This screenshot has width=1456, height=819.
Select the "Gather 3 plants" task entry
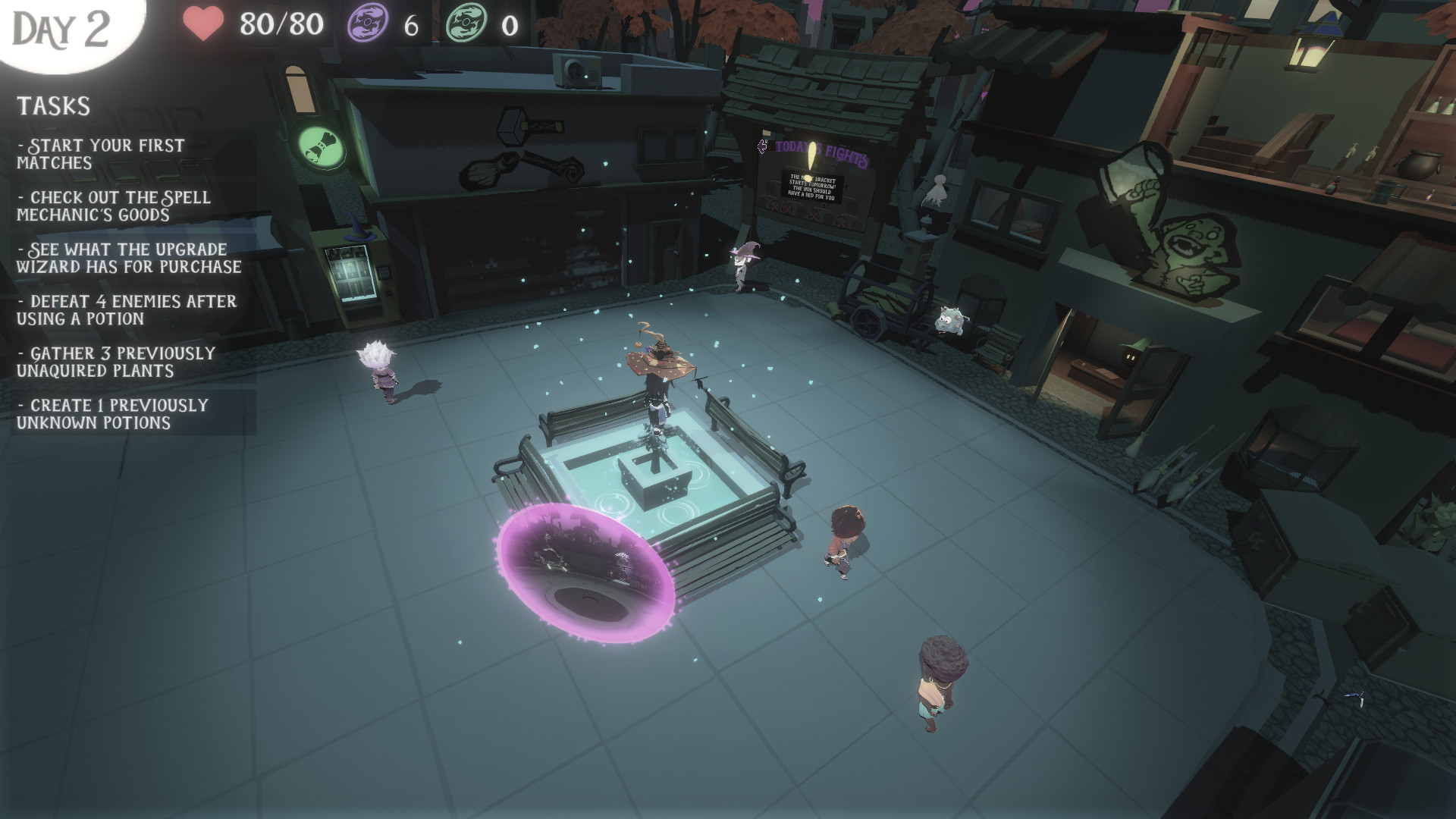(x=116, y=362)
